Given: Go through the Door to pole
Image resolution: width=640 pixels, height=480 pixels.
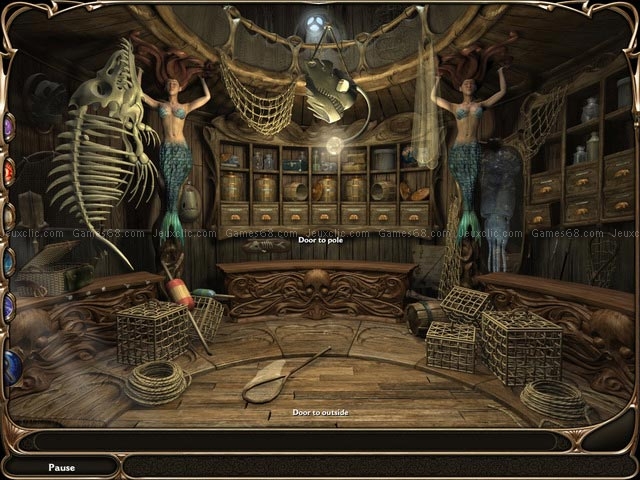Looking at the screenshot, I should click(x=320, y=240).
